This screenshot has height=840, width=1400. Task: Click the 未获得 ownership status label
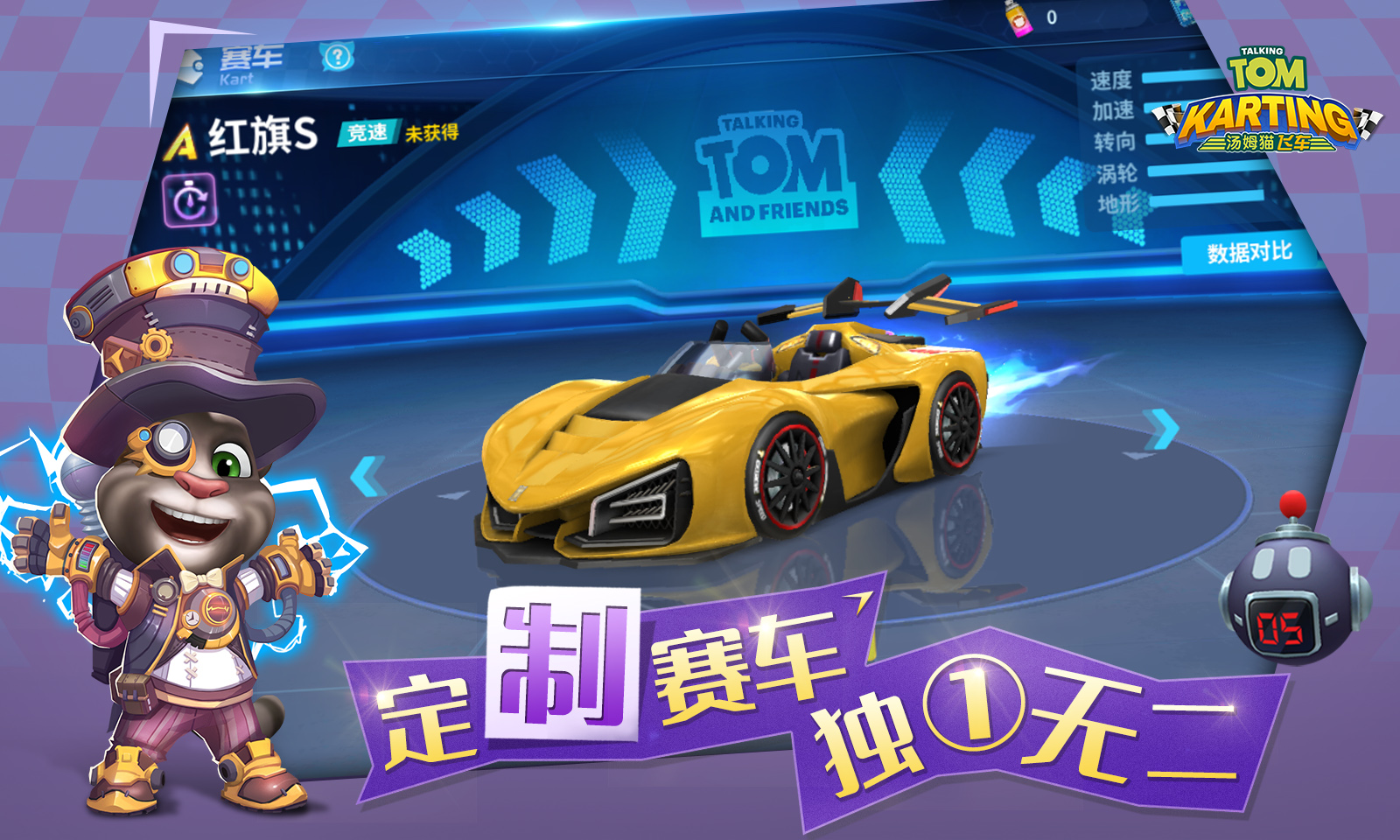[432, 133]
